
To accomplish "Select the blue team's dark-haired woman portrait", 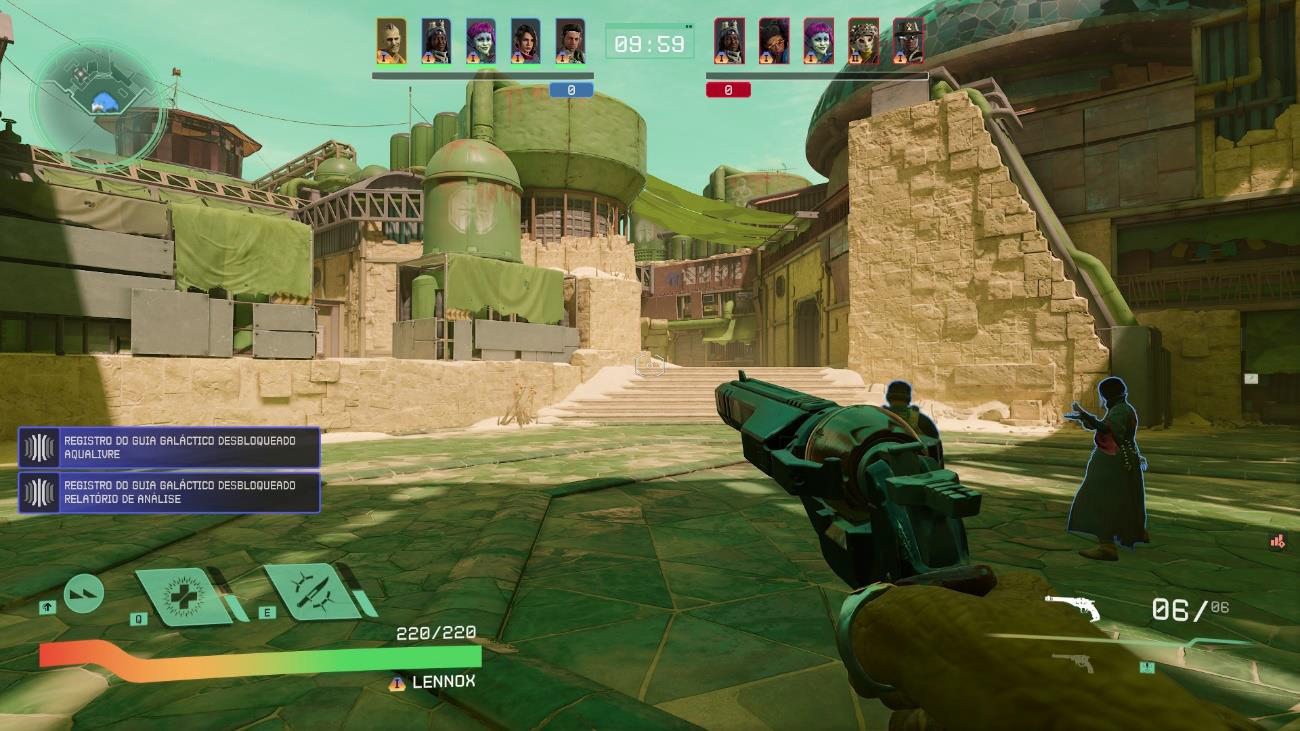I will (x=526, y=42).
